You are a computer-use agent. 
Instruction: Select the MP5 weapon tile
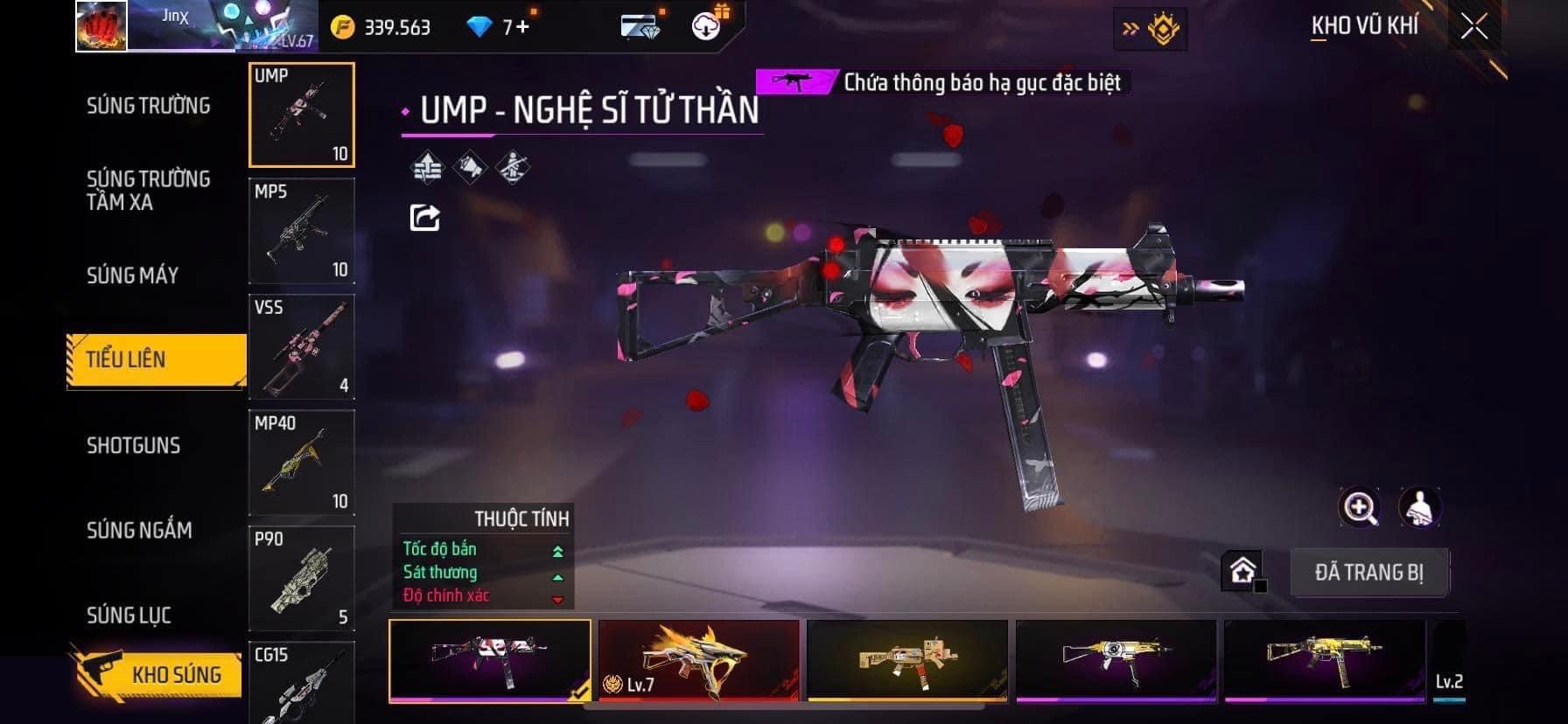(302, 231)
